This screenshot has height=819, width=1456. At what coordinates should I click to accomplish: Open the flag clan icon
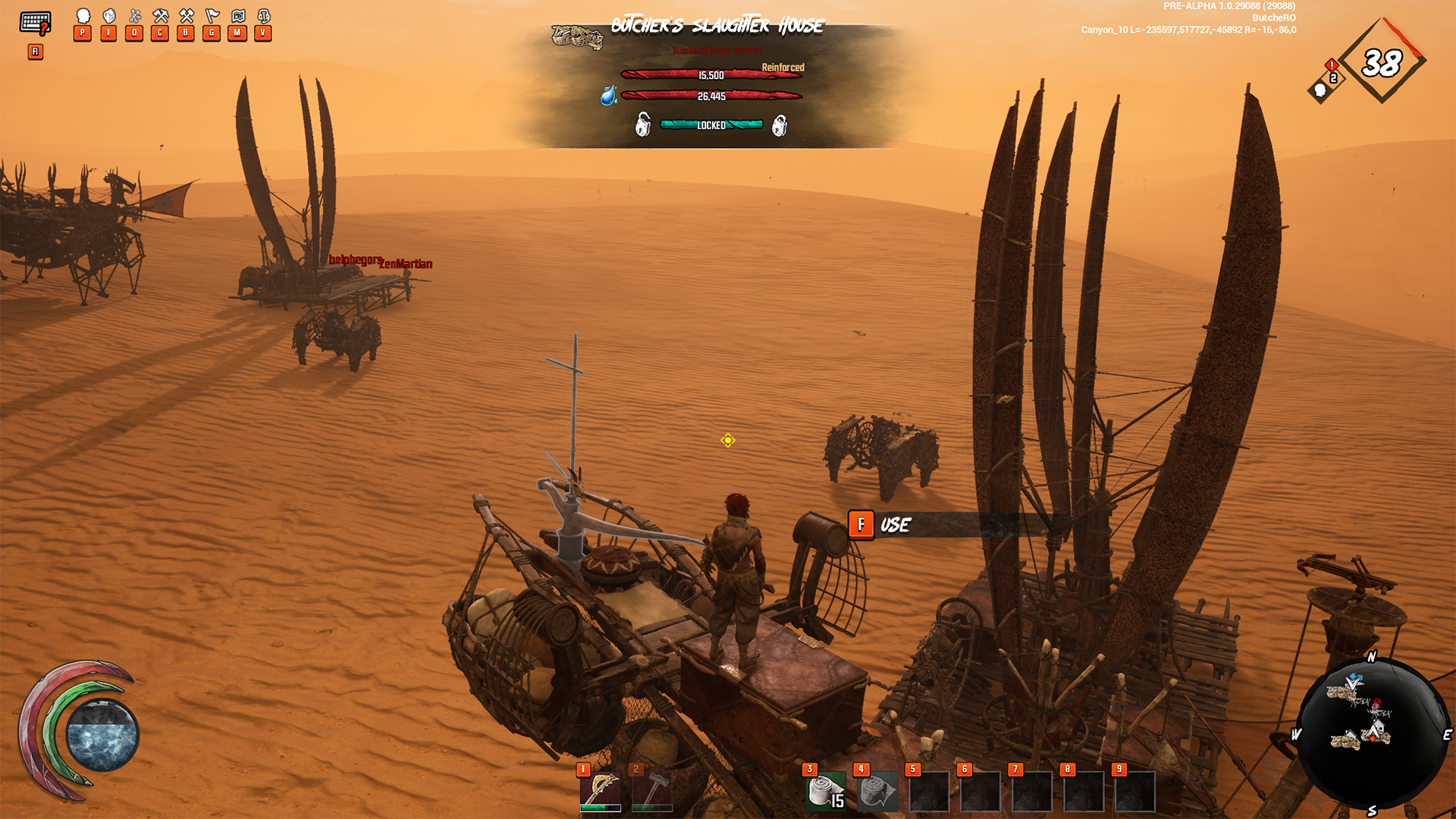pos(212,17)
